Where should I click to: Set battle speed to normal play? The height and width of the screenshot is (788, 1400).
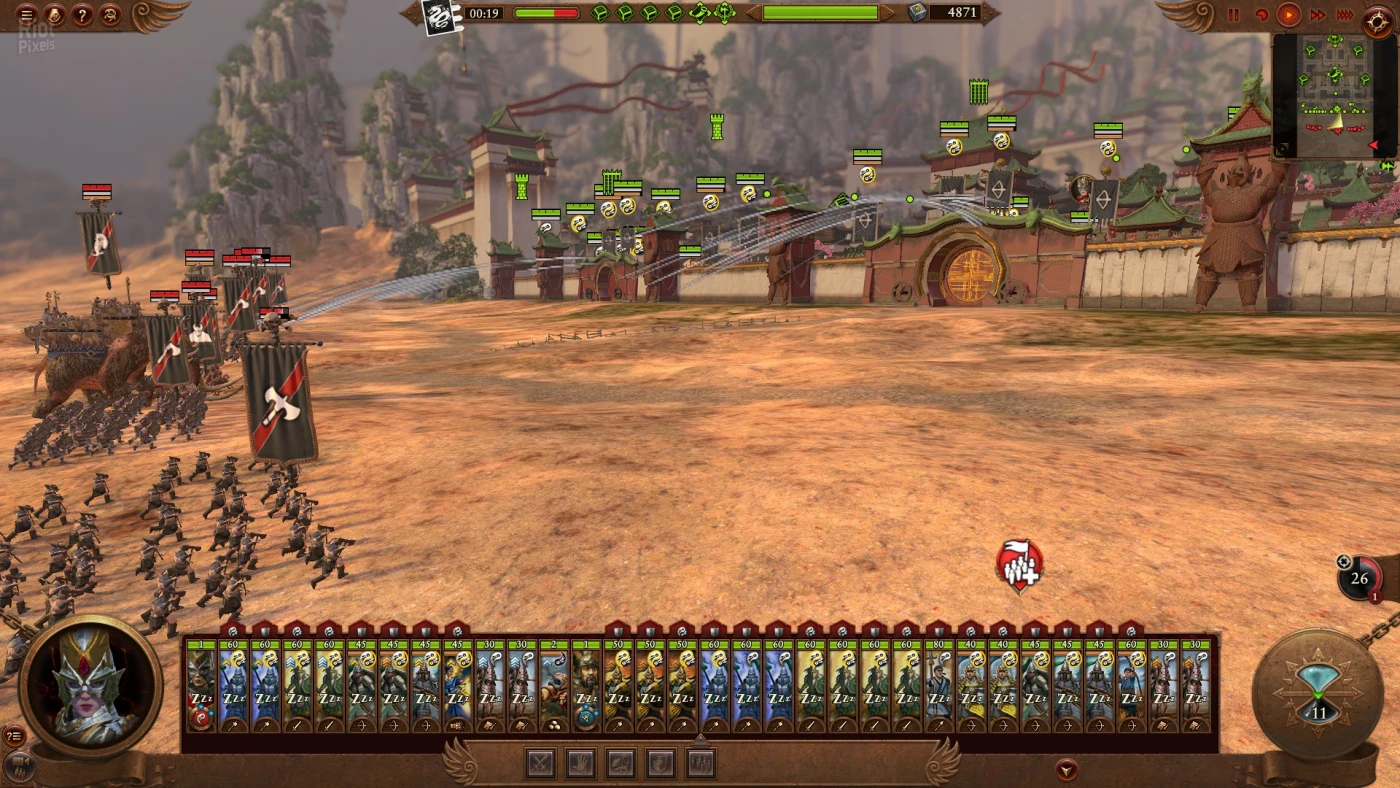tap(1288, 15)
